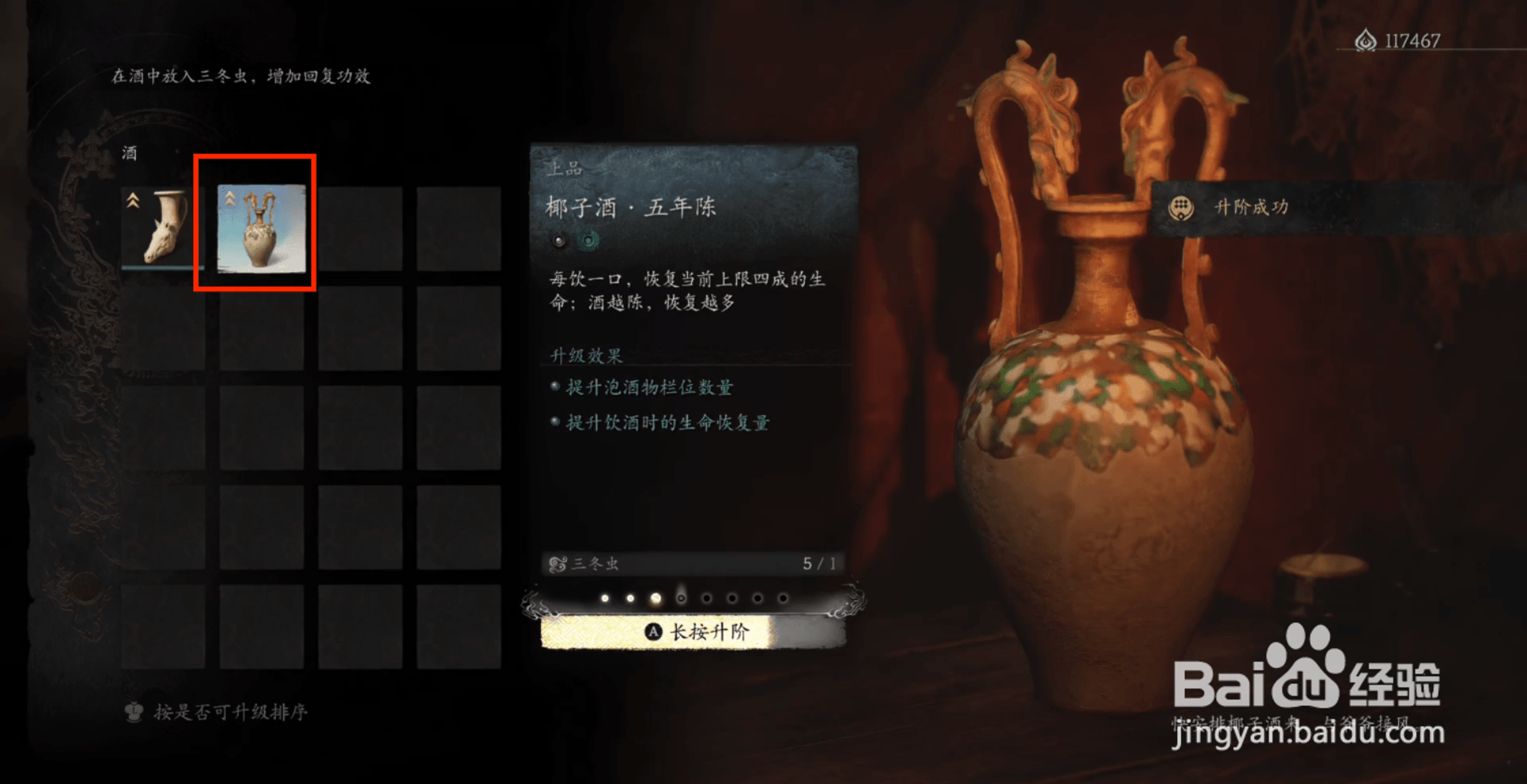This screenshot has height=784, width=1527.
Task: Select the 酒 category tab
Action: click(127, 153)
